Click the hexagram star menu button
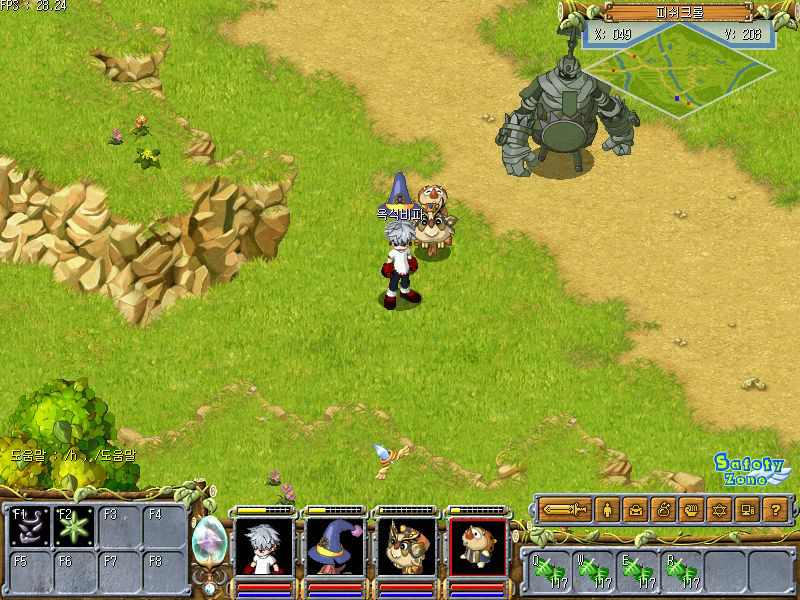This screenshot has height=600, width=800. 718,510
